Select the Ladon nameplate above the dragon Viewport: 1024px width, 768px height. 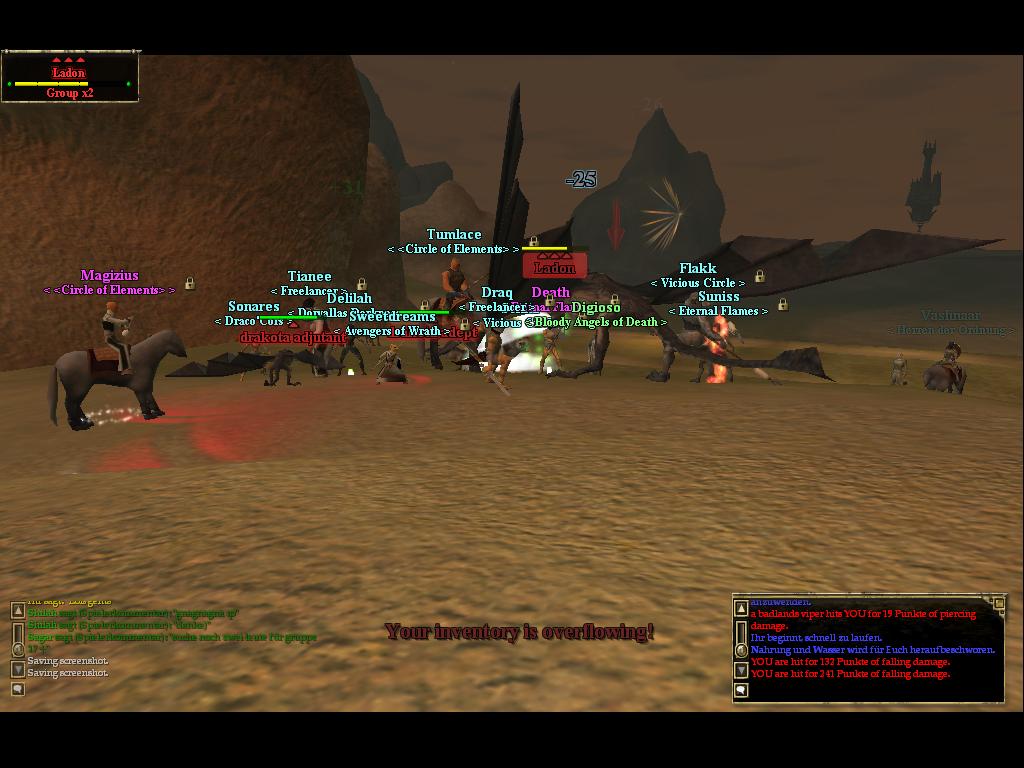pos(554,267)
